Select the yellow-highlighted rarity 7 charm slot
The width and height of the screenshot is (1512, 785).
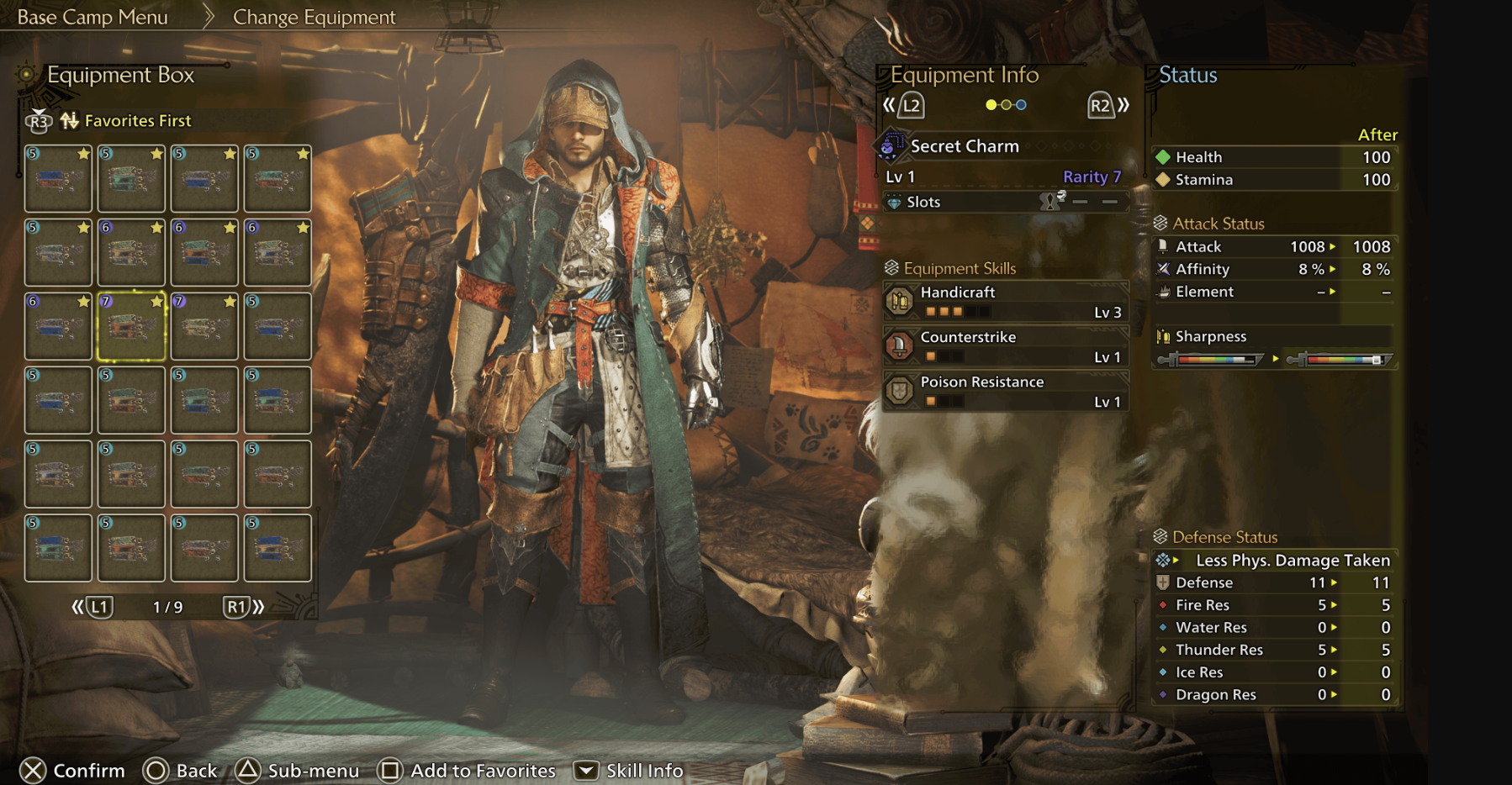[x=131, y=326]
